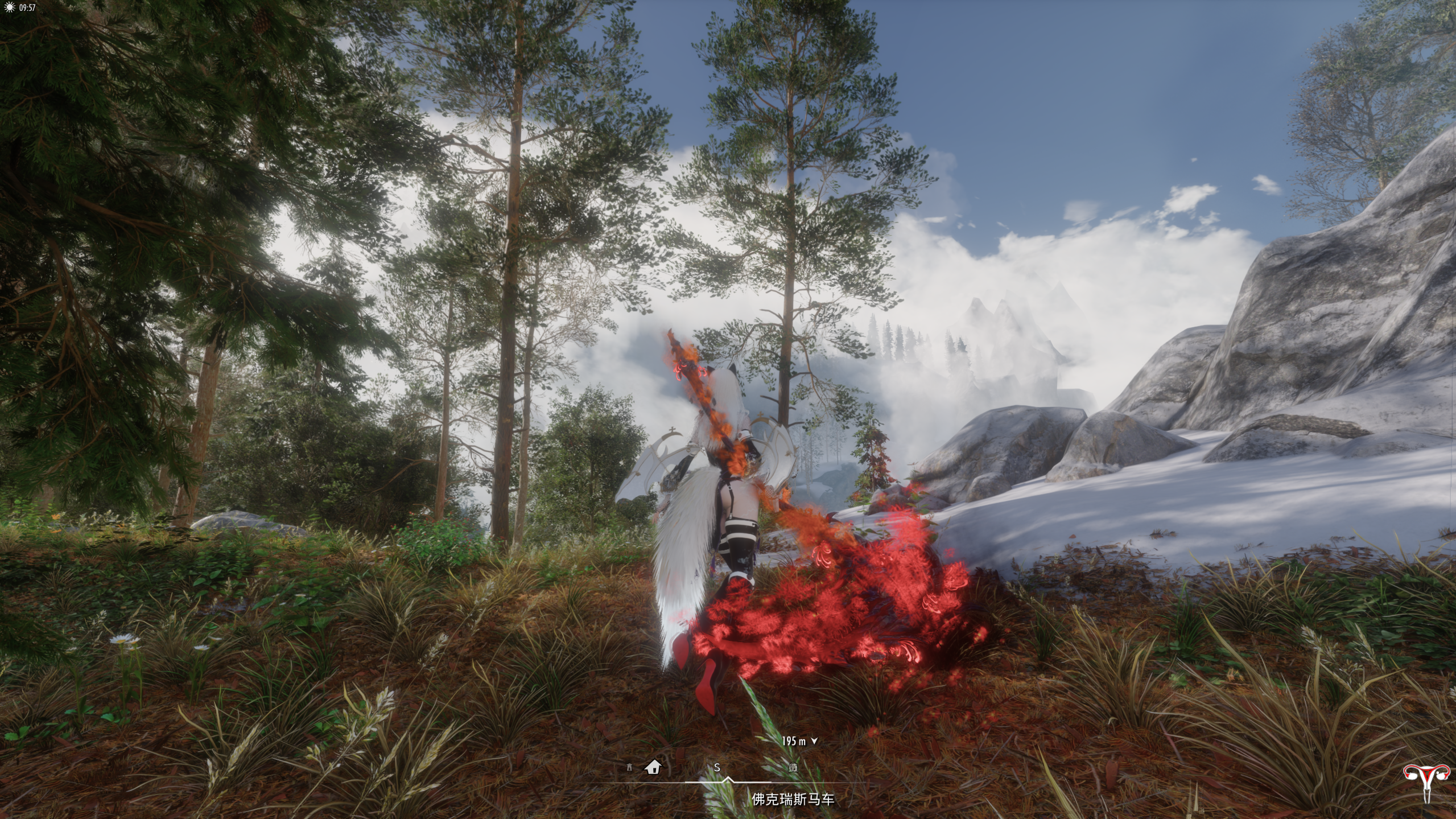This screenshot has width=1456, height=819.
Task: Select the small tower marker on the compass
Action: [629, 768]
